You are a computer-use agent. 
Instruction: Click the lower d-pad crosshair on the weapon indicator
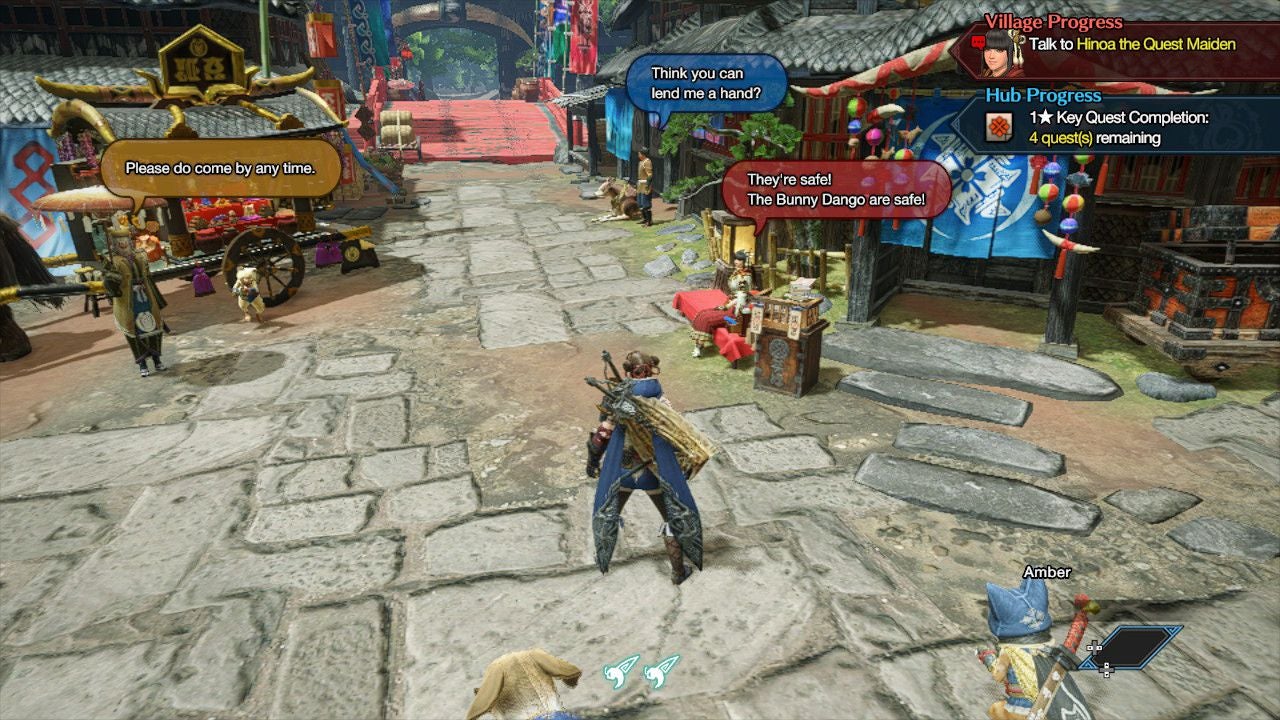(1107, 670)
